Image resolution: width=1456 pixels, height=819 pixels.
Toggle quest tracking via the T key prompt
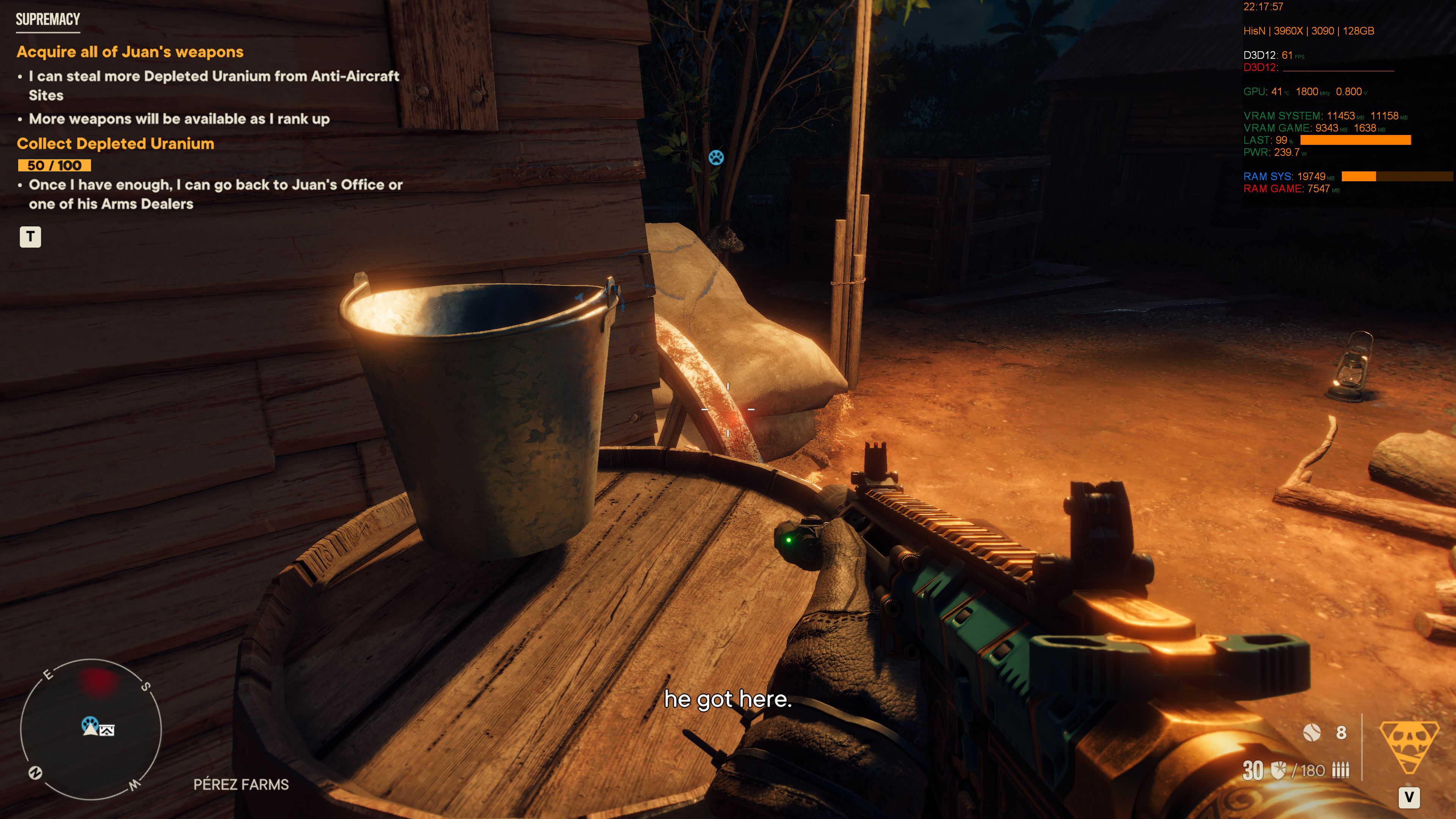[31, 237]
